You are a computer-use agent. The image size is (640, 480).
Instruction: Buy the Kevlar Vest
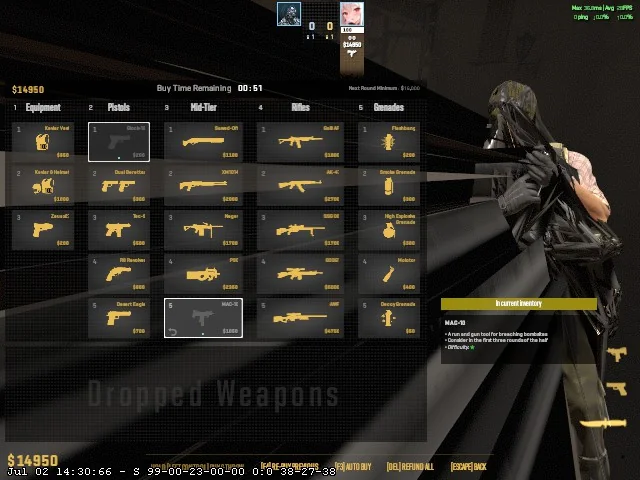pyautogui.click(x=43, y=142)
